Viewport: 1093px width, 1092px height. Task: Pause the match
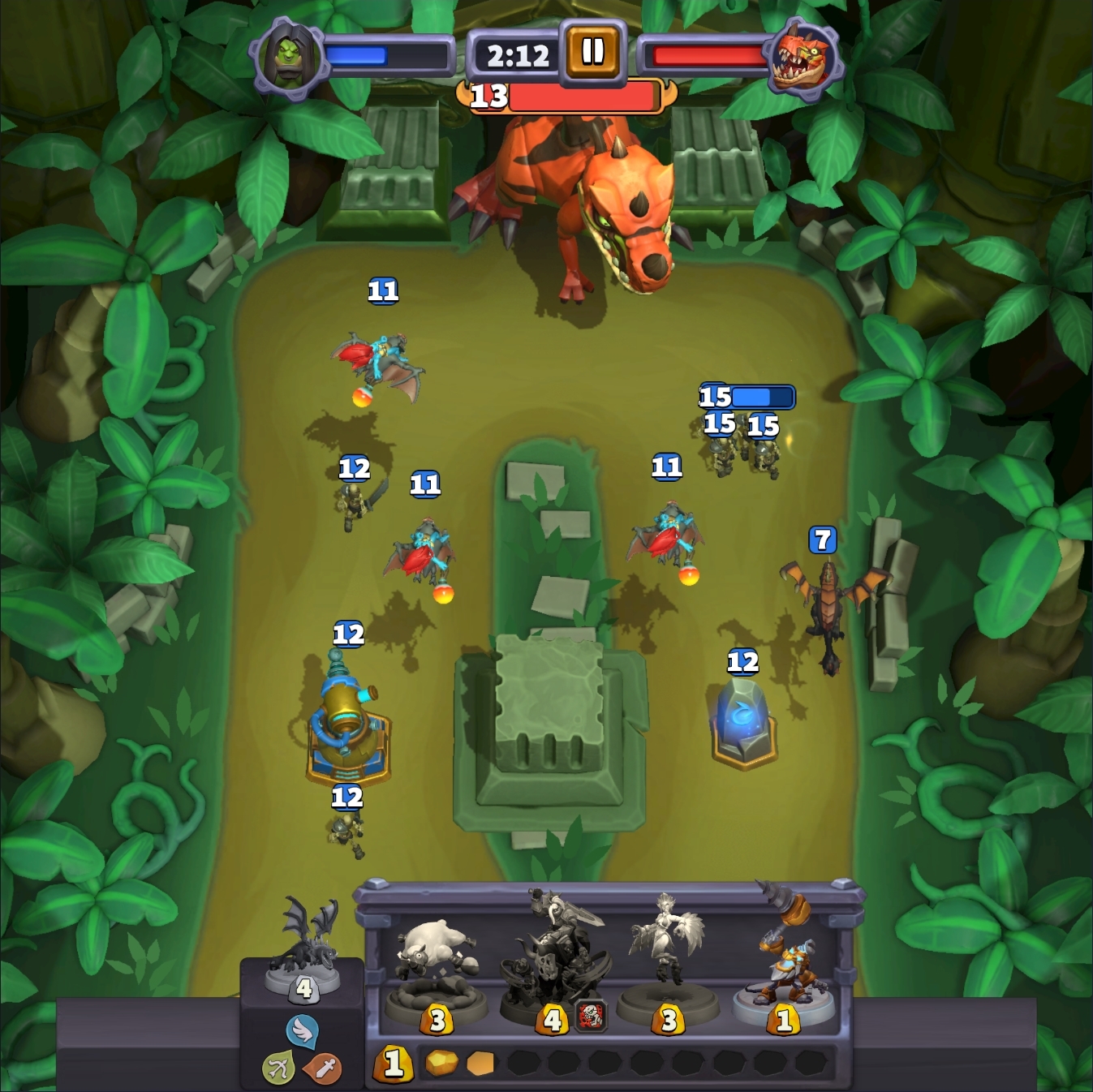click(x=592, y=51)
